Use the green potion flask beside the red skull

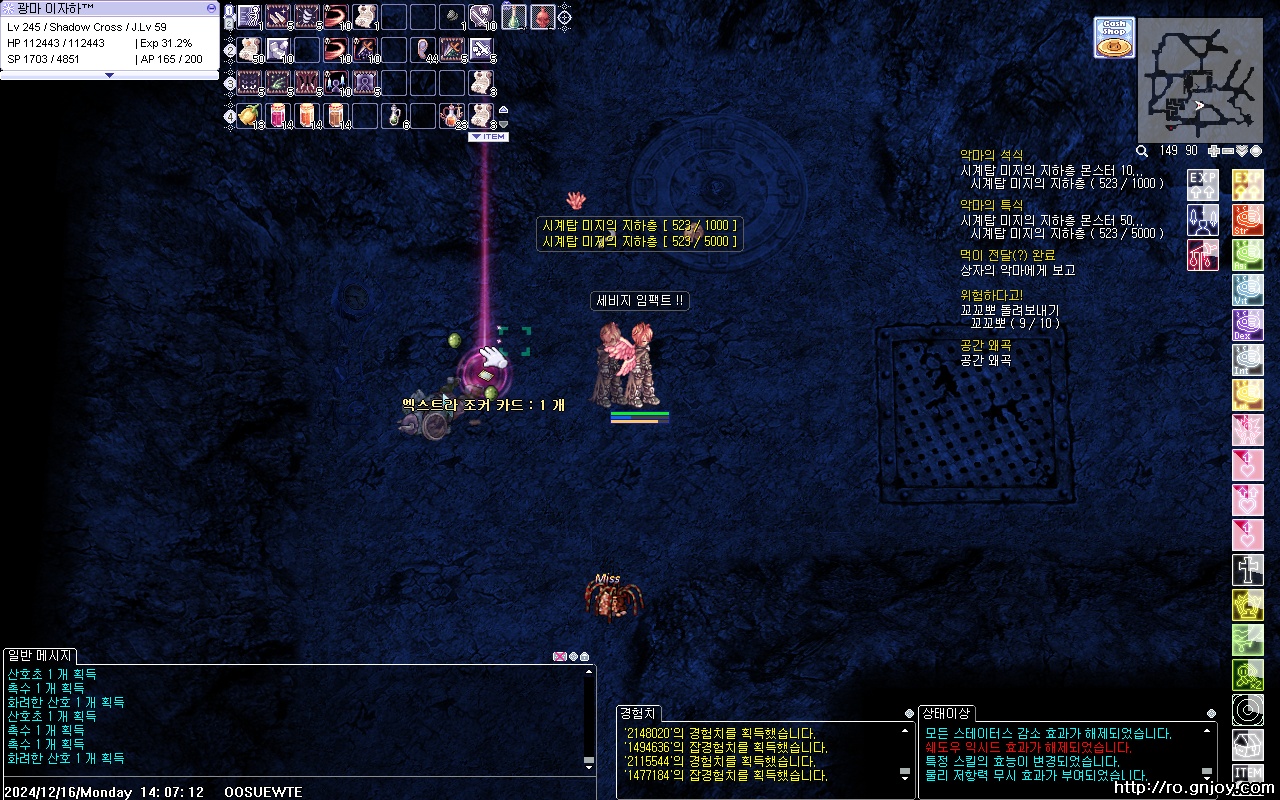(x=513, y=16)
